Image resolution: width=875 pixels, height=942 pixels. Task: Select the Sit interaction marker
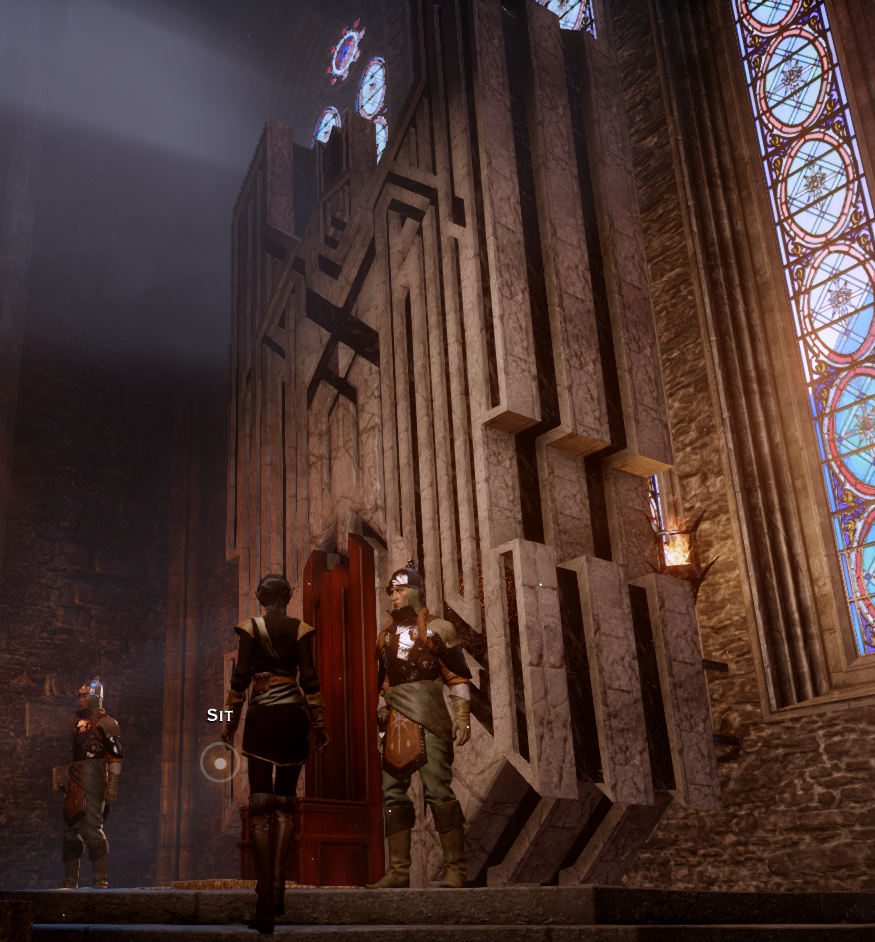[x=219, y=762]
